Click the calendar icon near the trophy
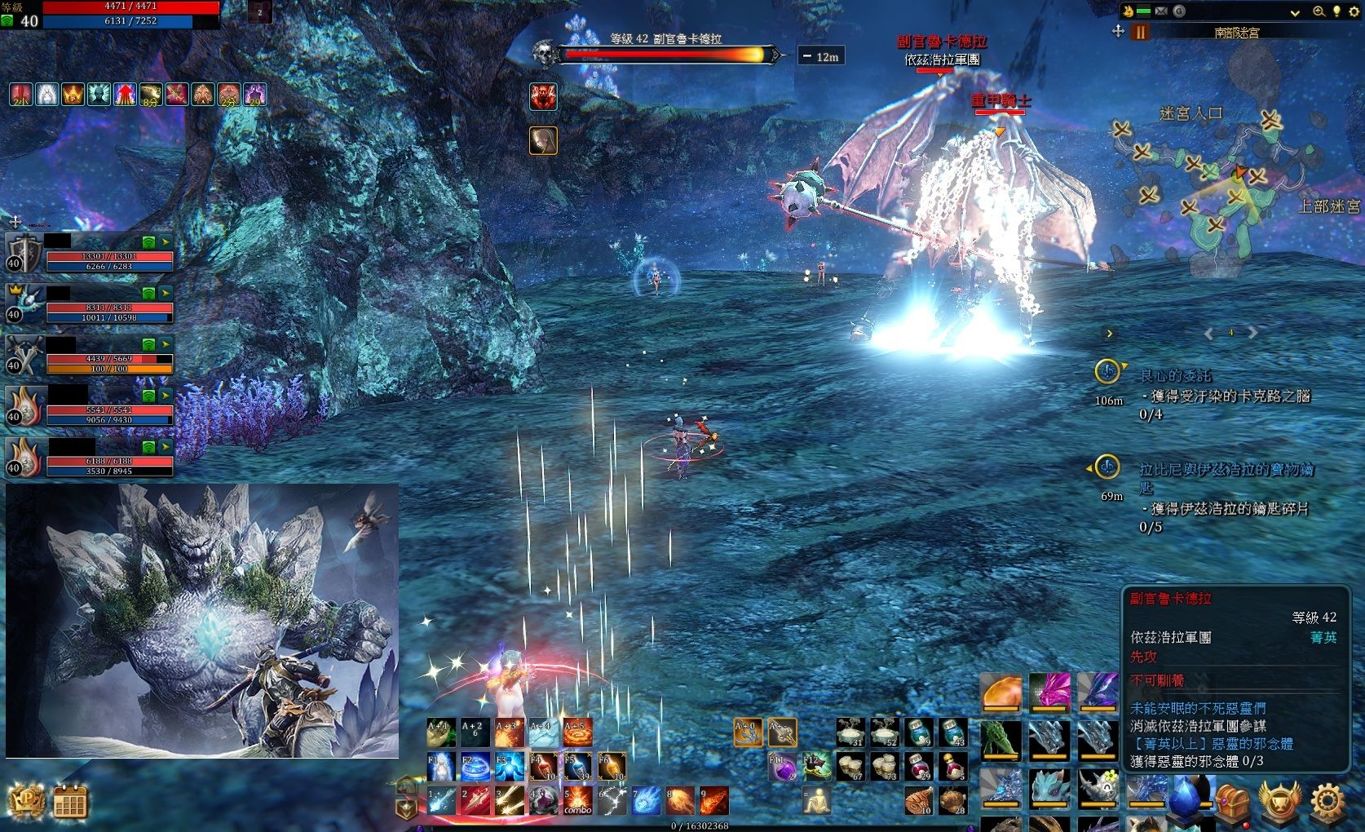 [x=70, y=802]
